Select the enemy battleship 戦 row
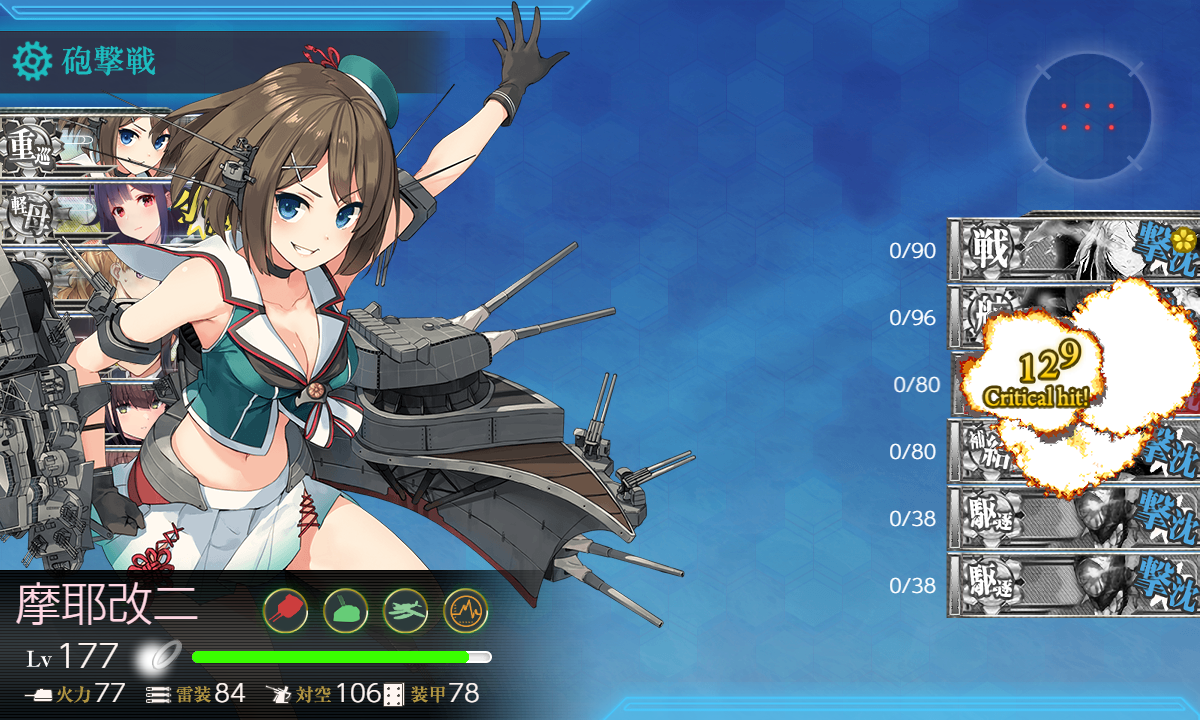1200x720 pixels. click(1072, 247)
